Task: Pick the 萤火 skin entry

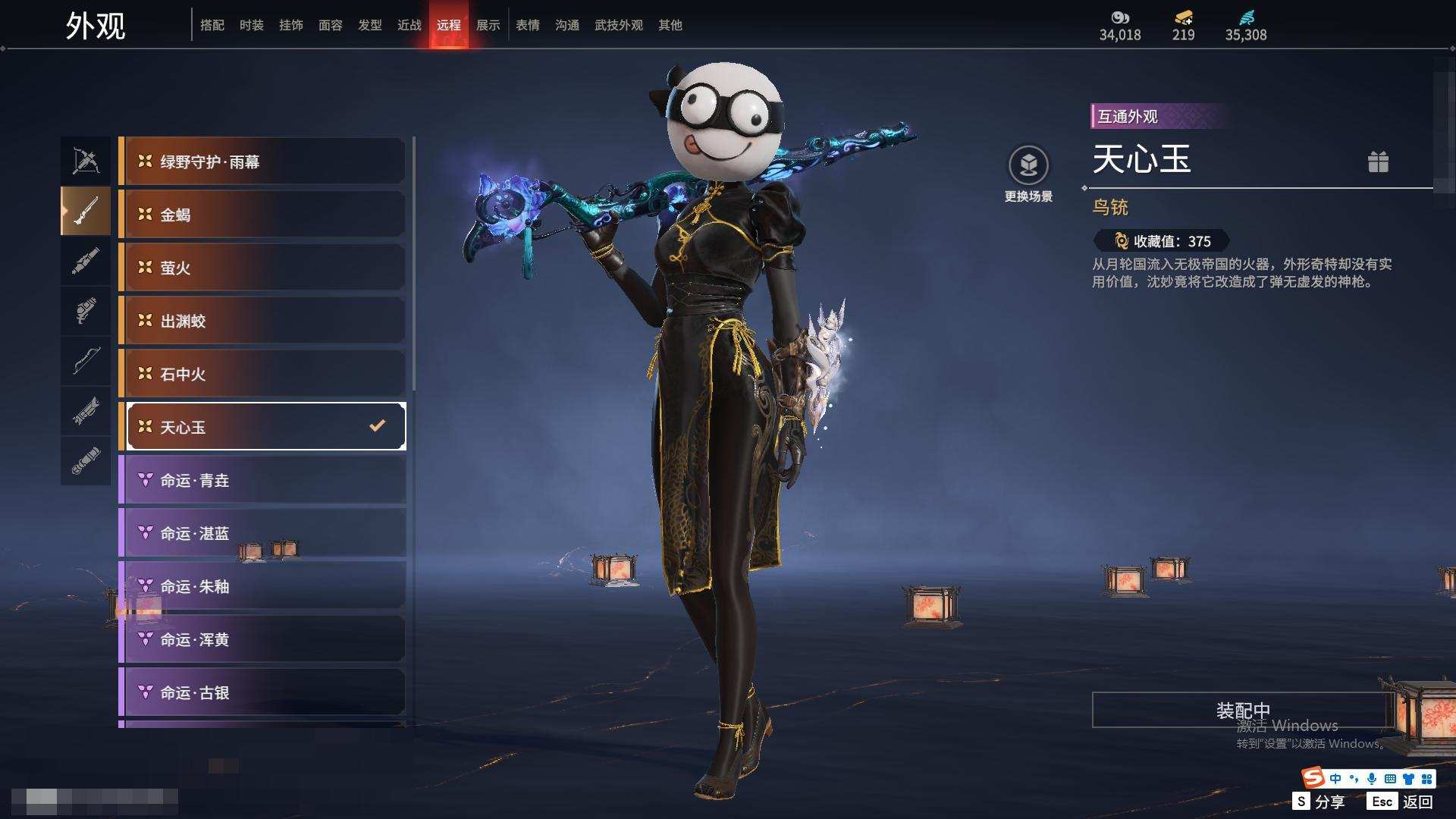Action: pos(262,268)
